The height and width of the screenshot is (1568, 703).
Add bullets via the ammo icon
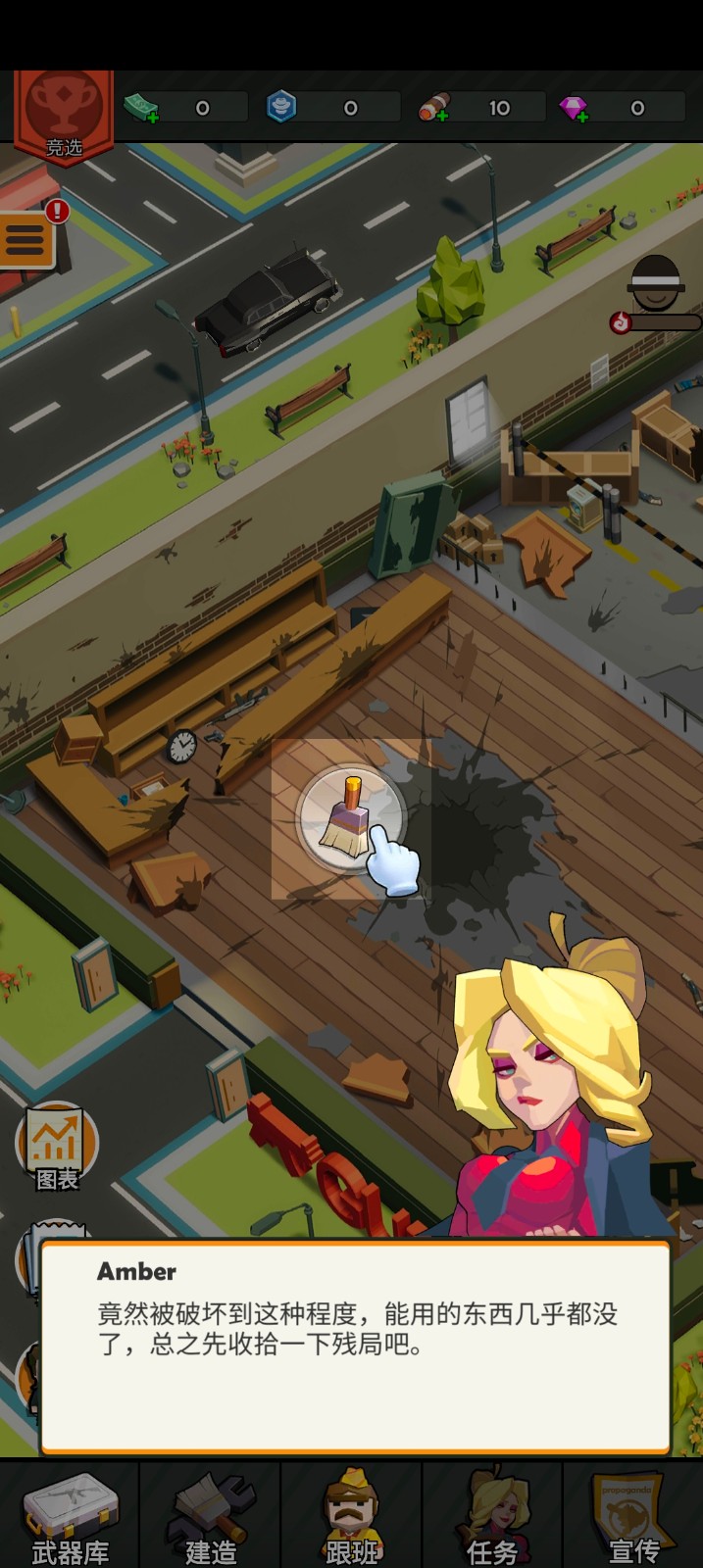[433, 108]
